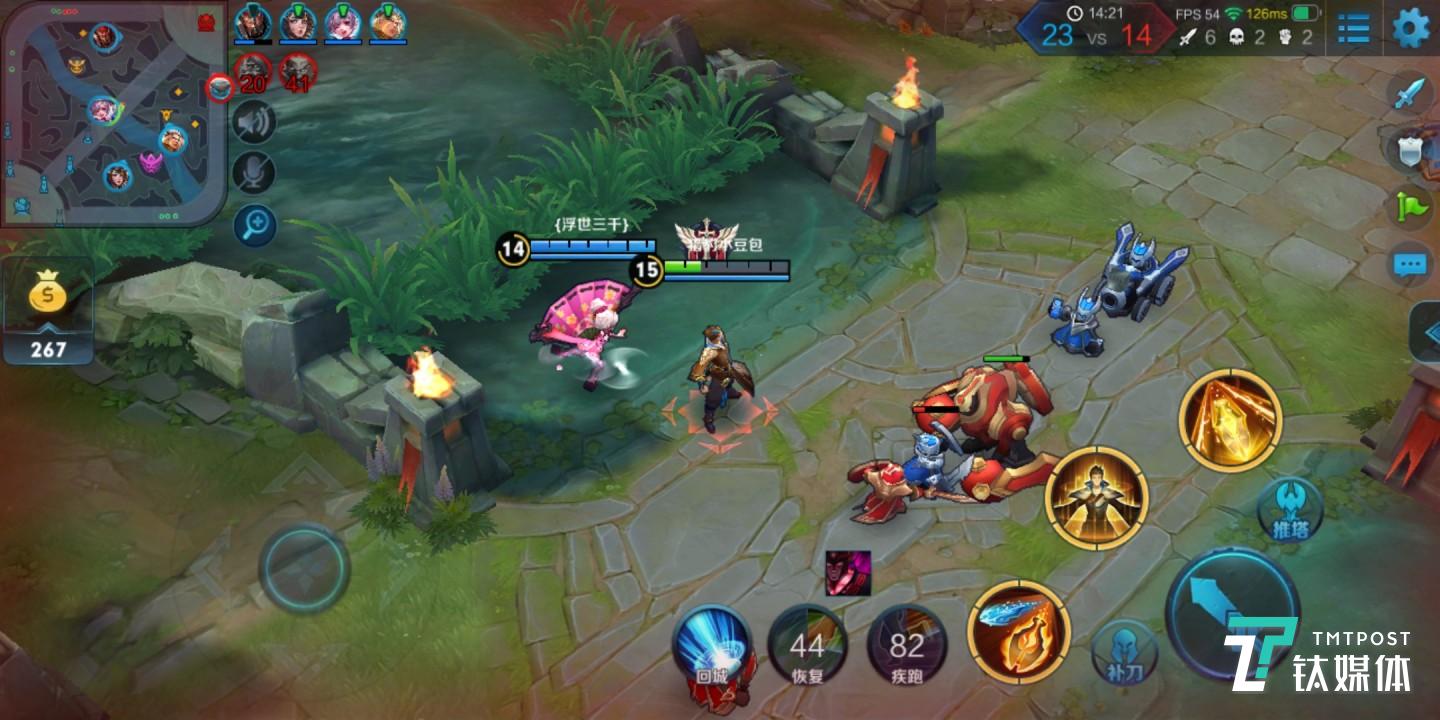The image size is (1440, 720).
Task: Tap the 疾跑 sprint spell
Action: 906,647
